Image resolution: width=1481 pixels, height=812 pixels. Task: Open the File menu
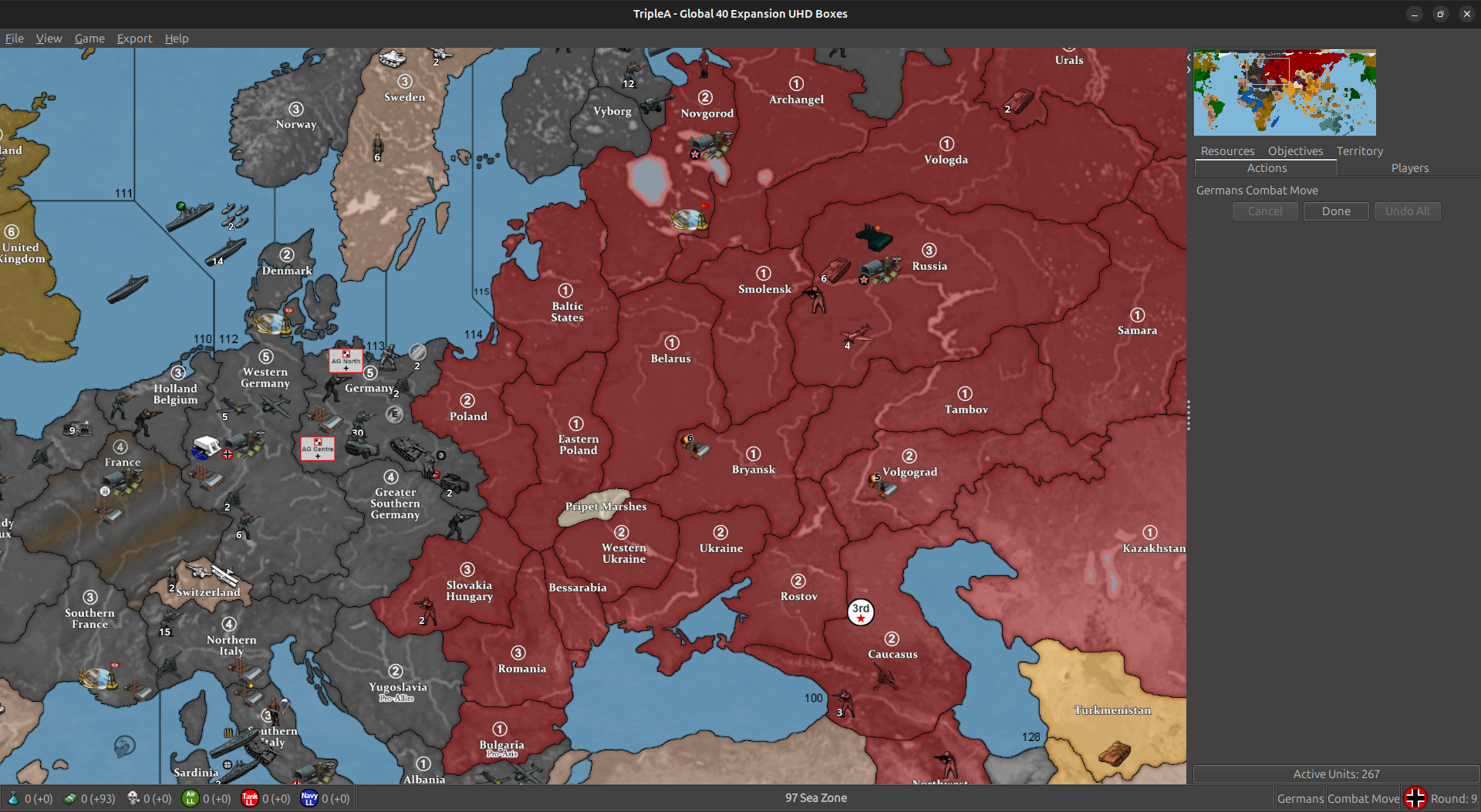[x=14, y=38]
